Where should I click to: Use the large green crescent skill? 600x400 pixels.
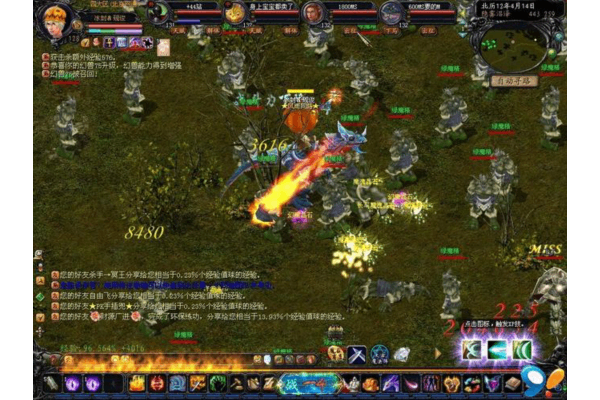[x=522, y=349]
